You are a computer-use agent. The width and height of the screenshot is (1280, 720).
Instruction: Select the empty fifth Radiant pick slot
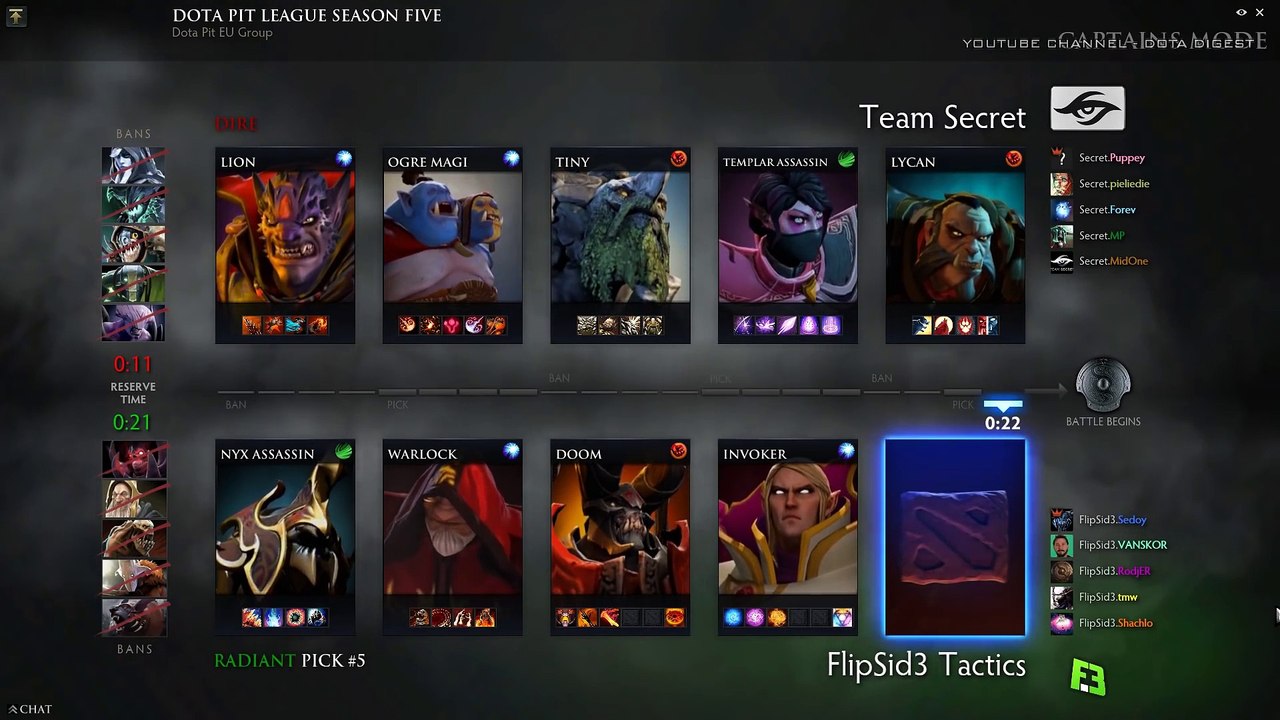point(955,538)
